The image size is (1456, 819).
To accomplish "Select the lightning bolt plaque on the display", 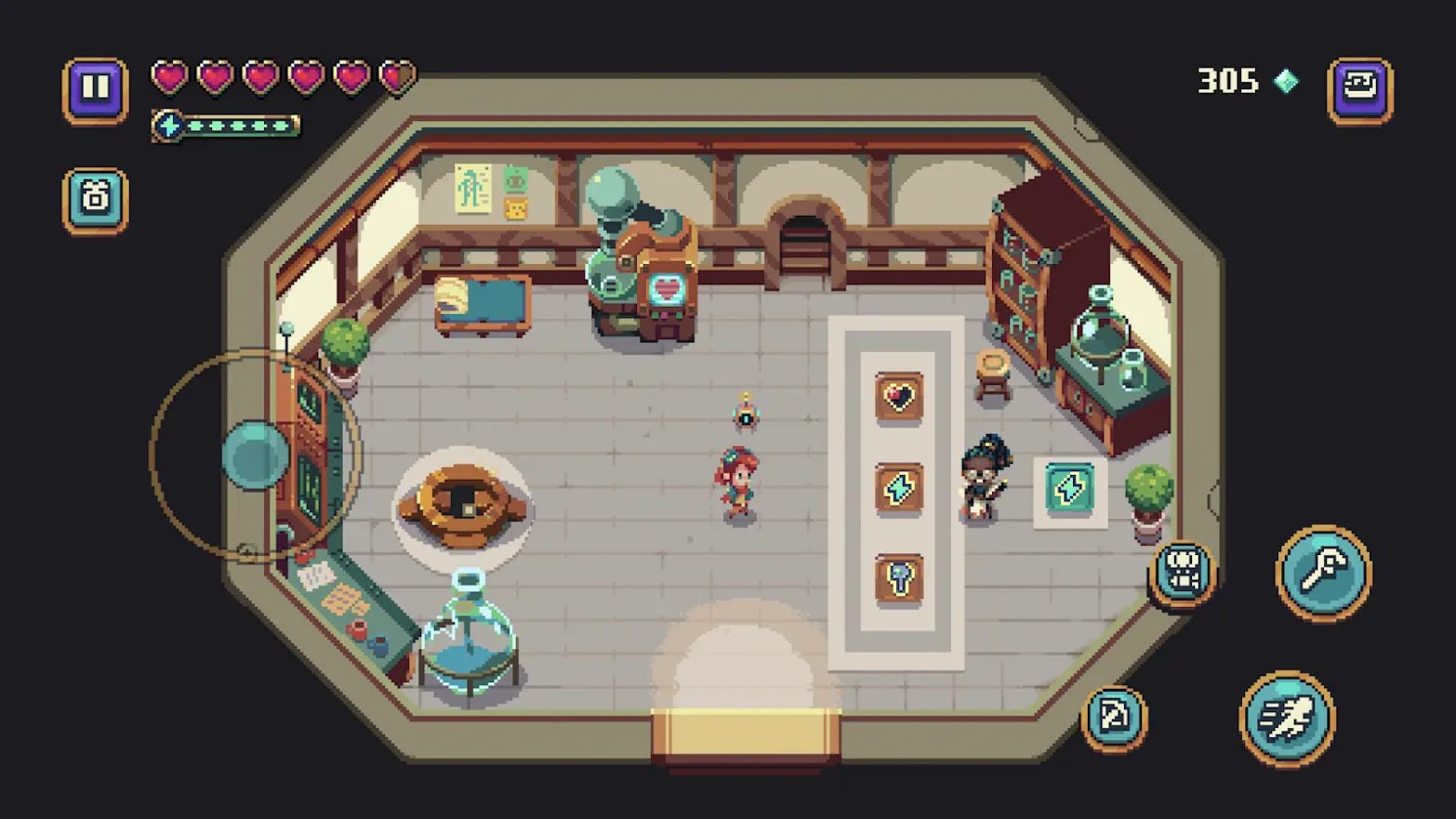I will pyautogui.click(x=897, y=488).
